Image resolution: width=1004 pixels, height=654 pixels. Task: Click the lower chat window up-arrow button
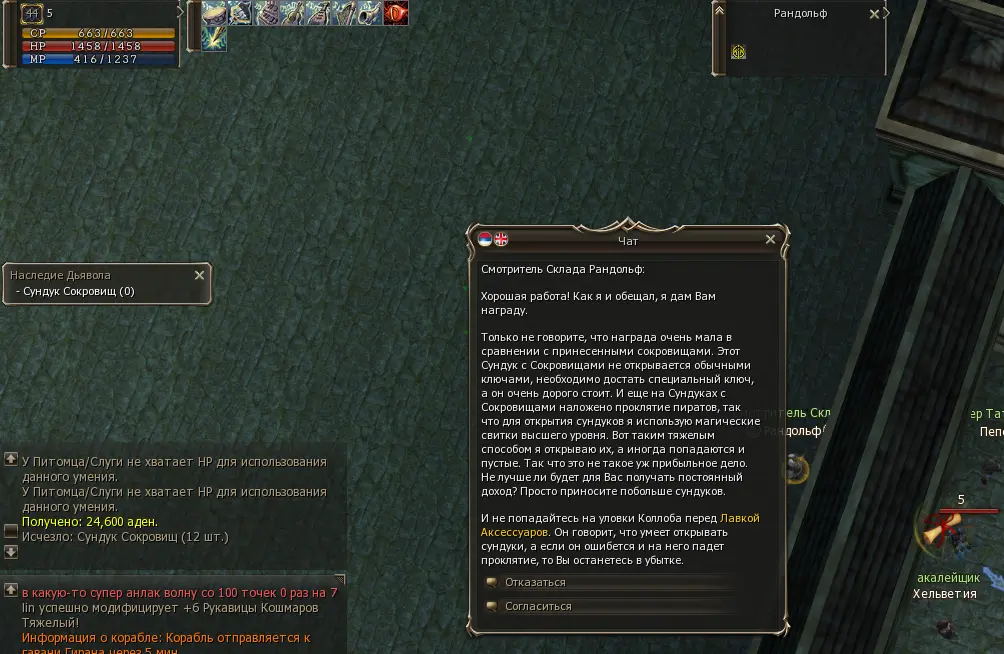coord(11,590)
